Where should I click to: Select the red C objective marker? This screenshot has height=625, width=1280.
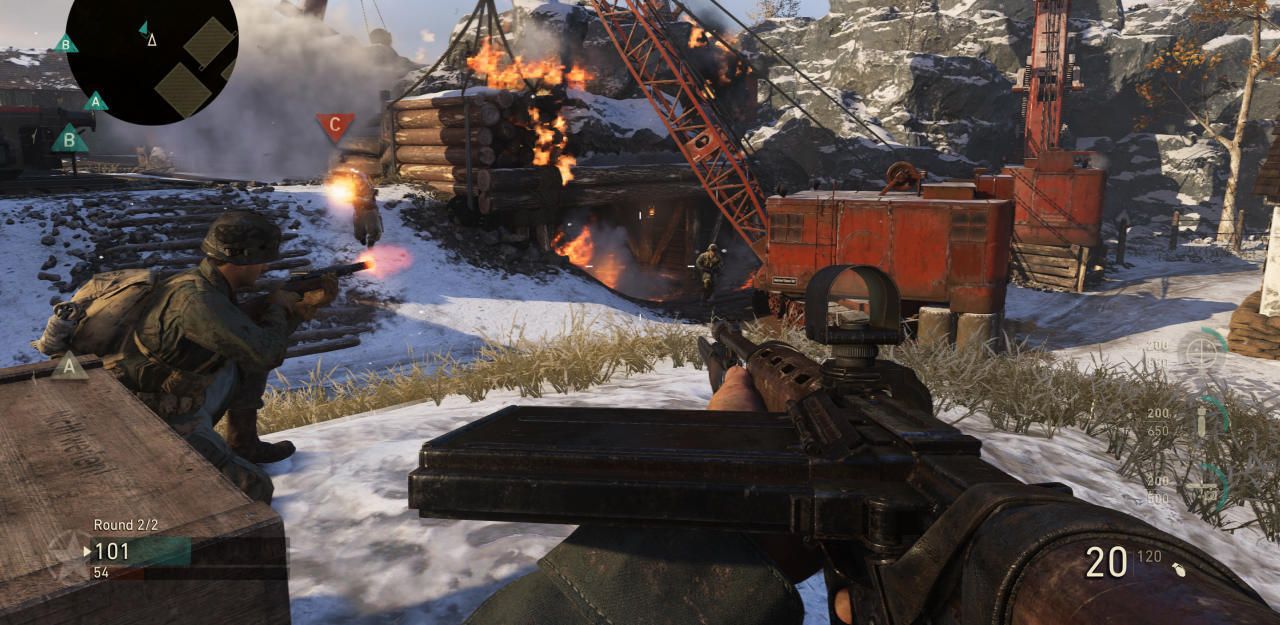[335, 126]
